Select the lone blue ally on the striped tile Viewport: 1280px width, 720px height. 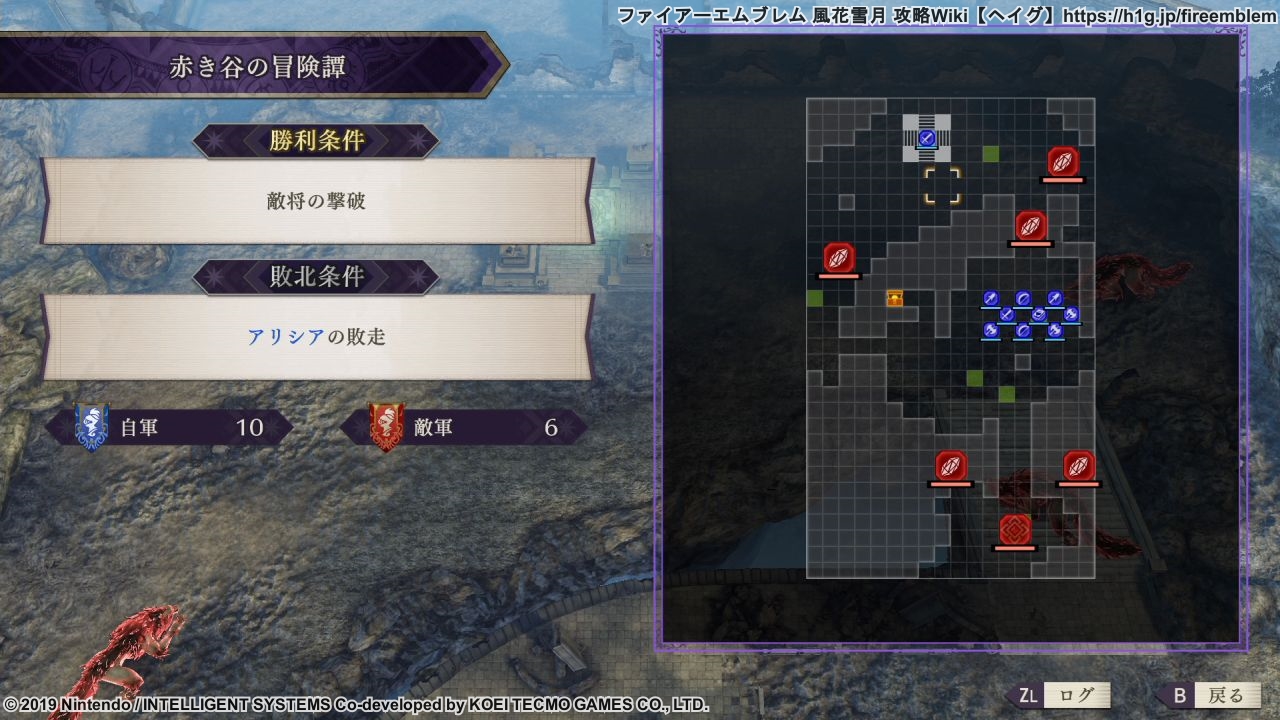pyautogui.click(x=927, y=138)
